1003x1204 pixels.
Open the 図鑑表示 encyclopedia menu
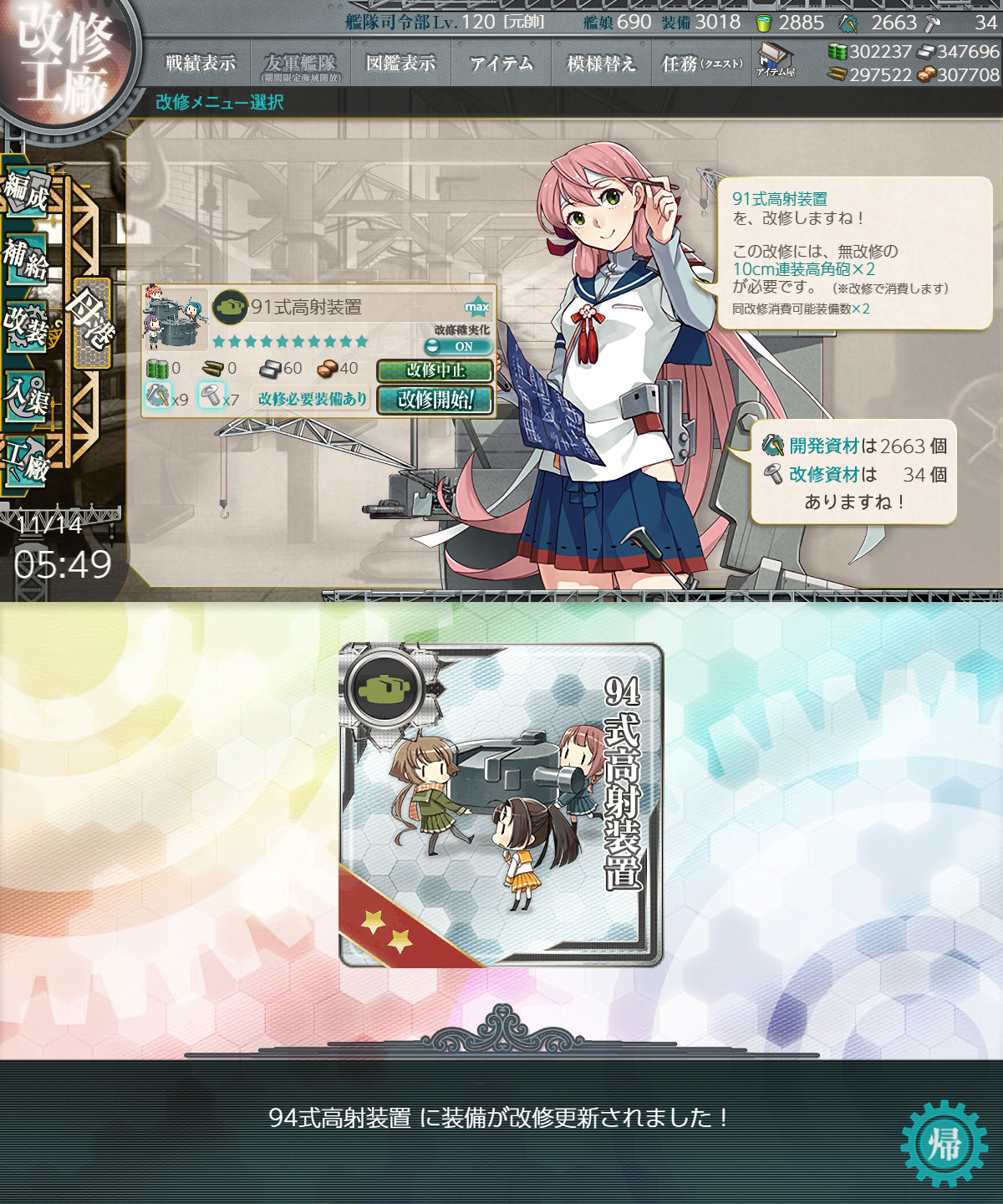click(x=400, y=64)
